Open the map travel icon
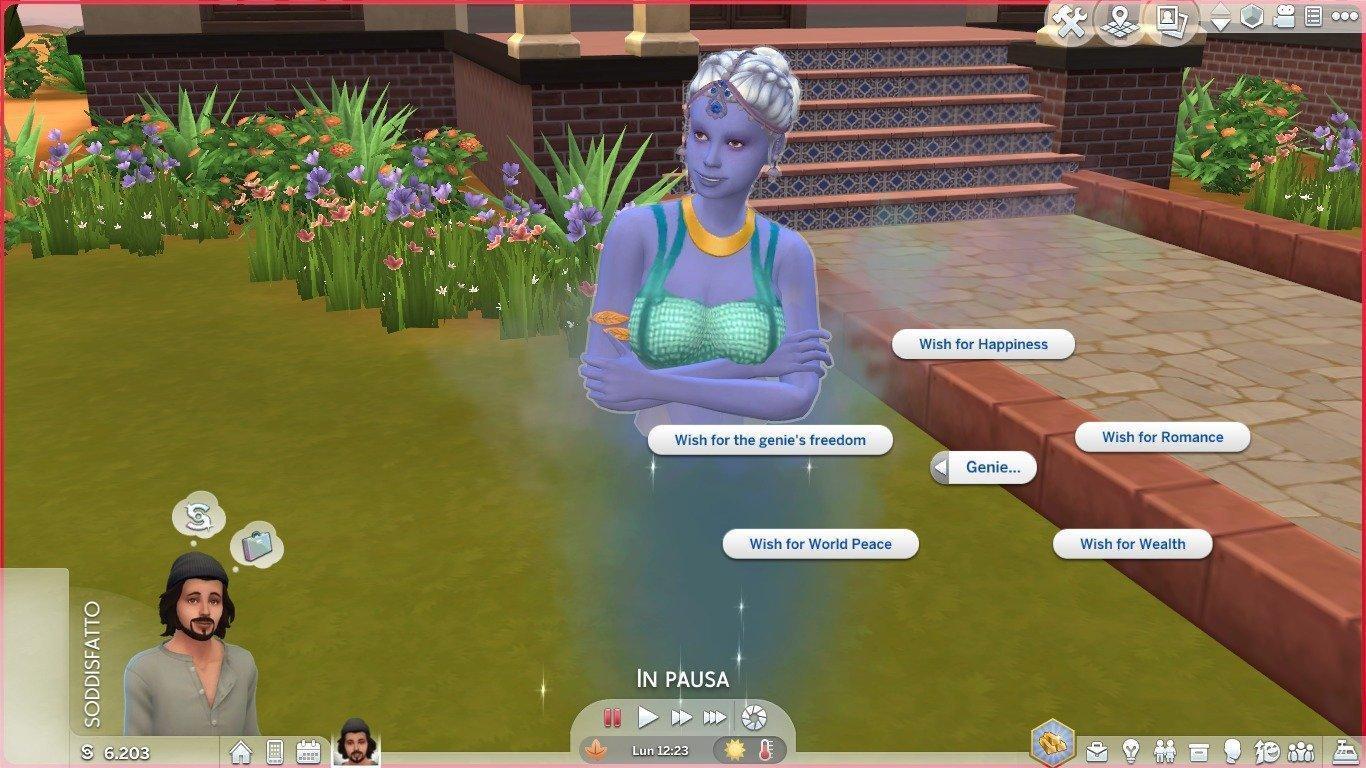The image size is (1366, 768). (1120, 21)
